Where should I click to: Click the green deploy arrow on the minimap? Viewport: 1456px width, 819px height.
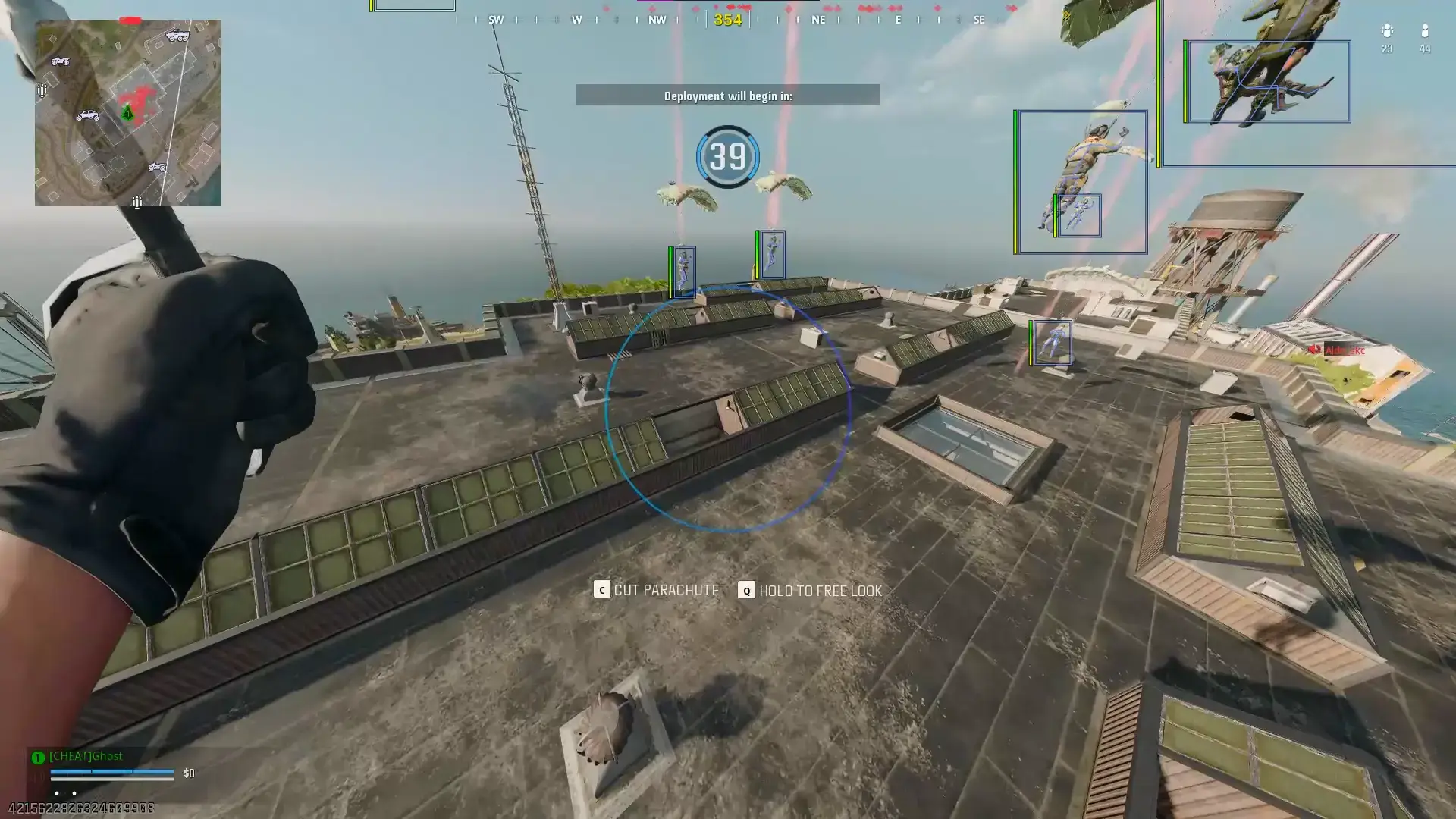tap(127, 112)
